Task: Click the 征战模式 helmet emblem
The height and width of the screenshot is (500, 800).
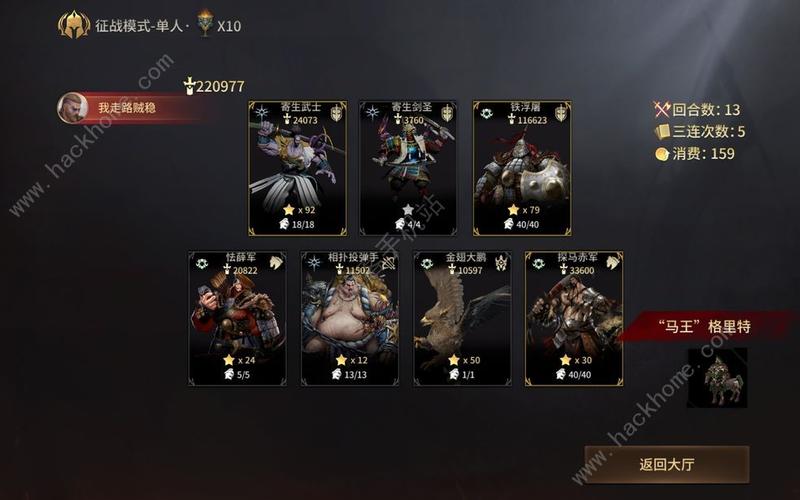Action: (x=74, y=24)
